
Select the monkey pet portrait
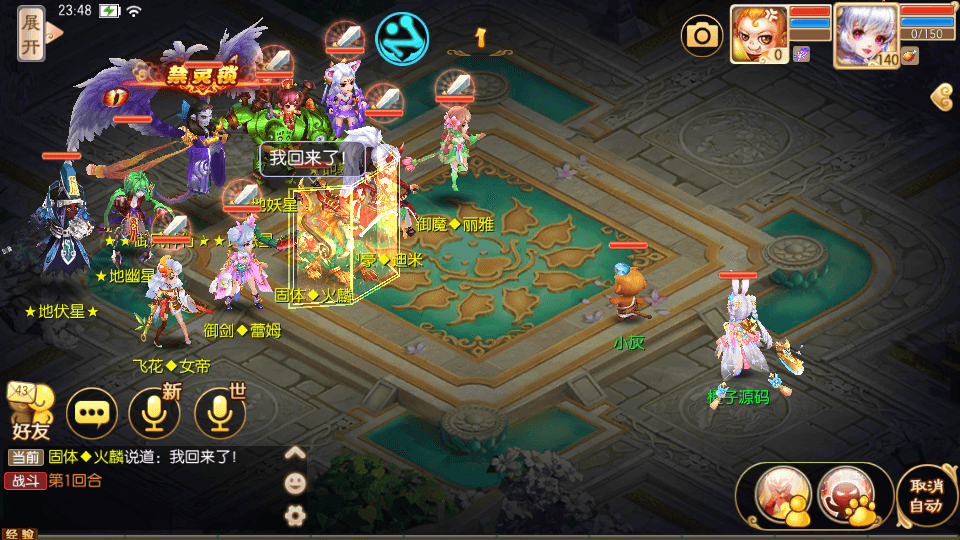tap(758, 33)
